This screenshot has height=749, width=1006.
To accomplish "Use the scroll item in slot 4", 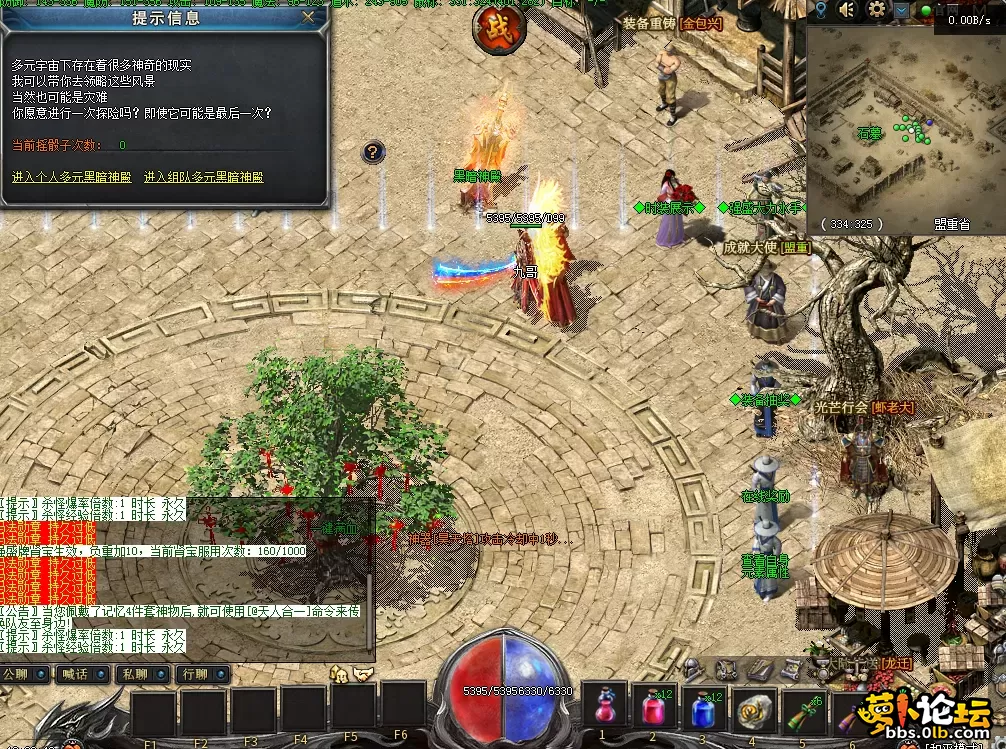I will pyautogui.click(x=752, y=709).
